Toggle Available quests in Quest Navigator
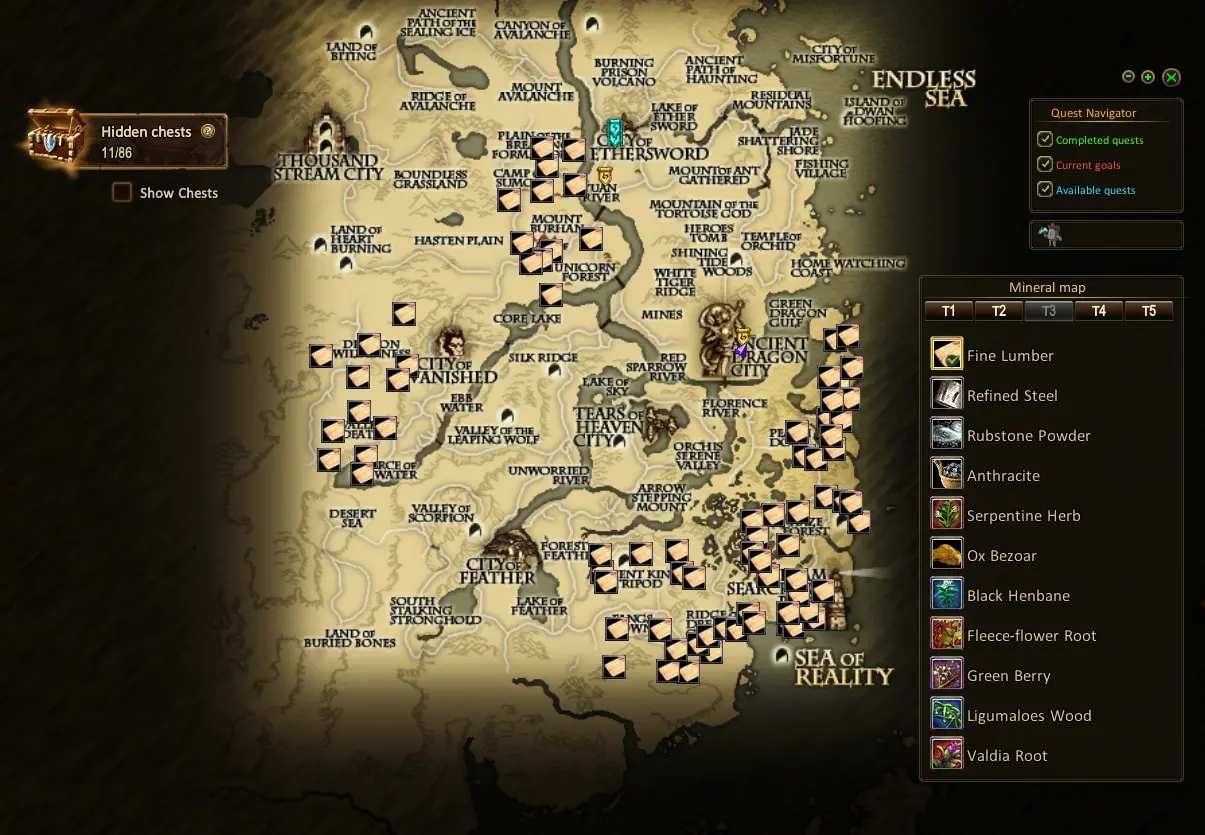This screenshot has width=1205, height=835. 1045,190
